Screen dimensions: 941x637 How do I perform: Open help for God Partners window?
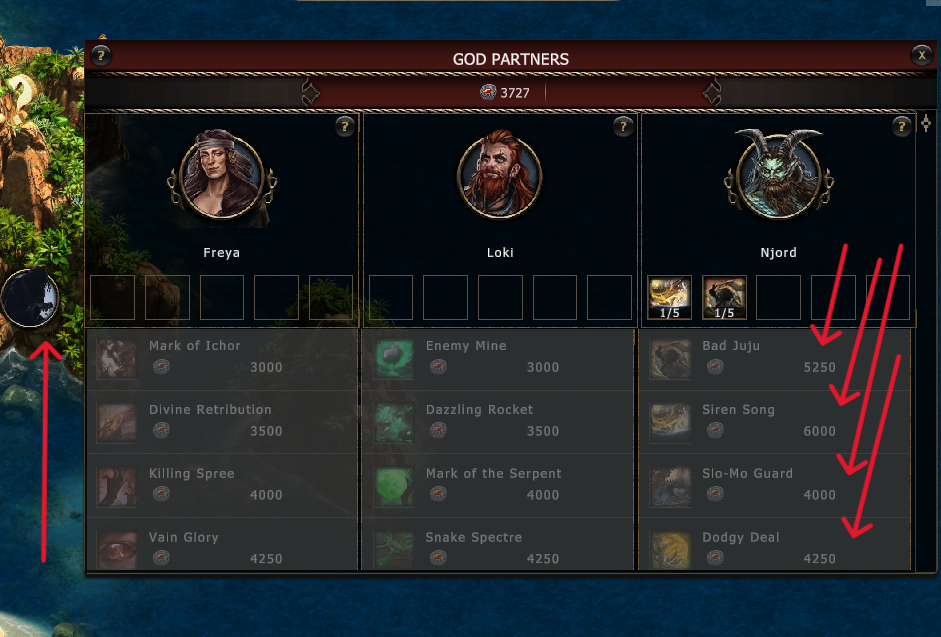pyautogui.click(x=101, y=56)
